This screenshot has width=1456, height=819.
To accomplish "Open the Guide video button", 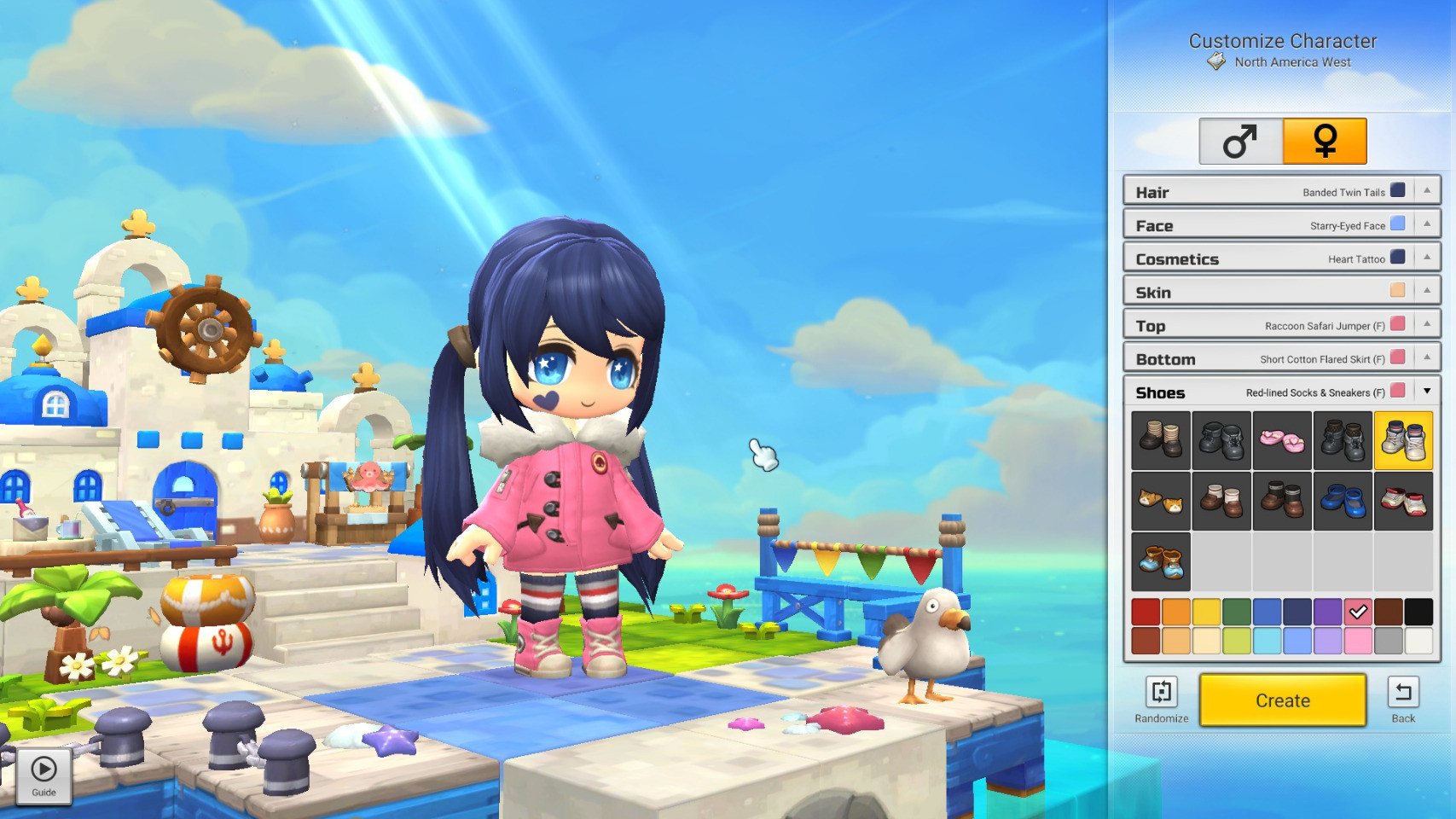I will pyautogui.click(x=44, y=775).
